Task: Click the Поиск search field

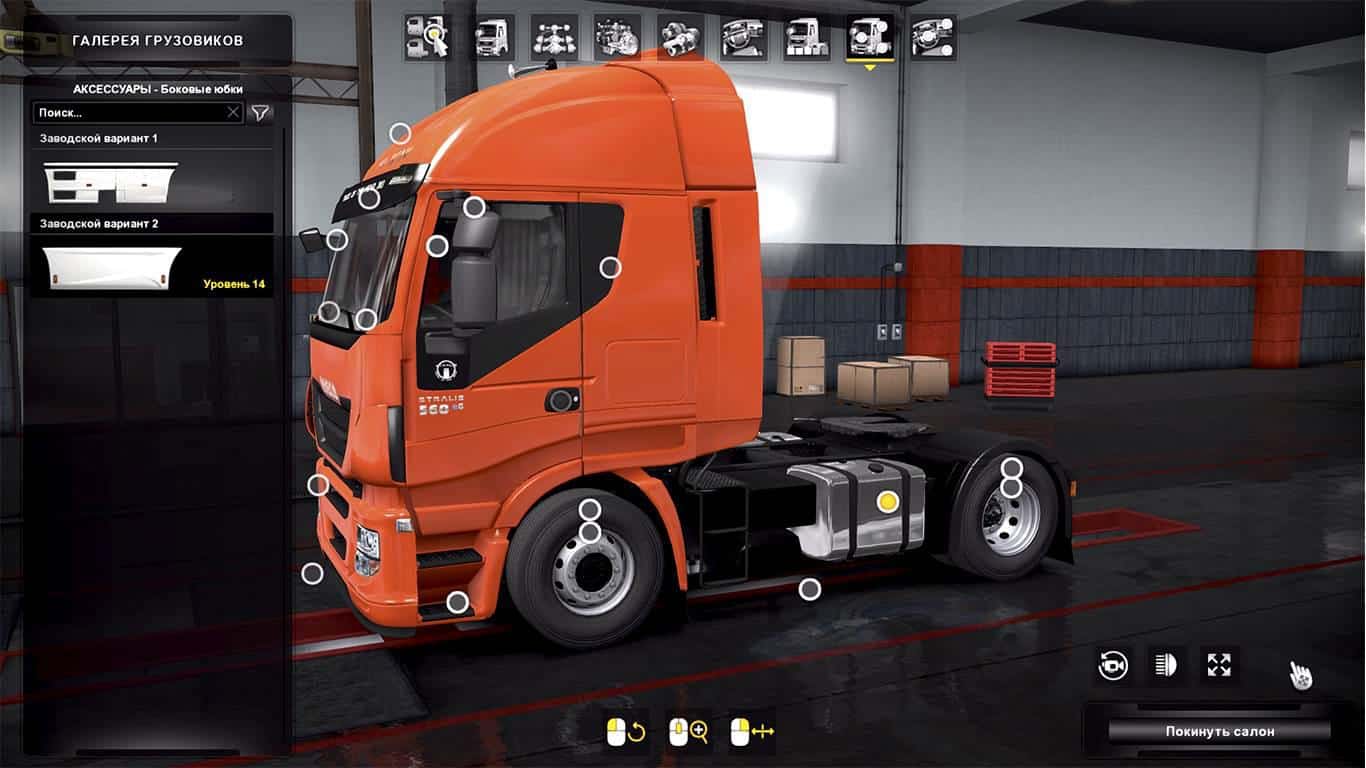Action: [x=128, y=113]
